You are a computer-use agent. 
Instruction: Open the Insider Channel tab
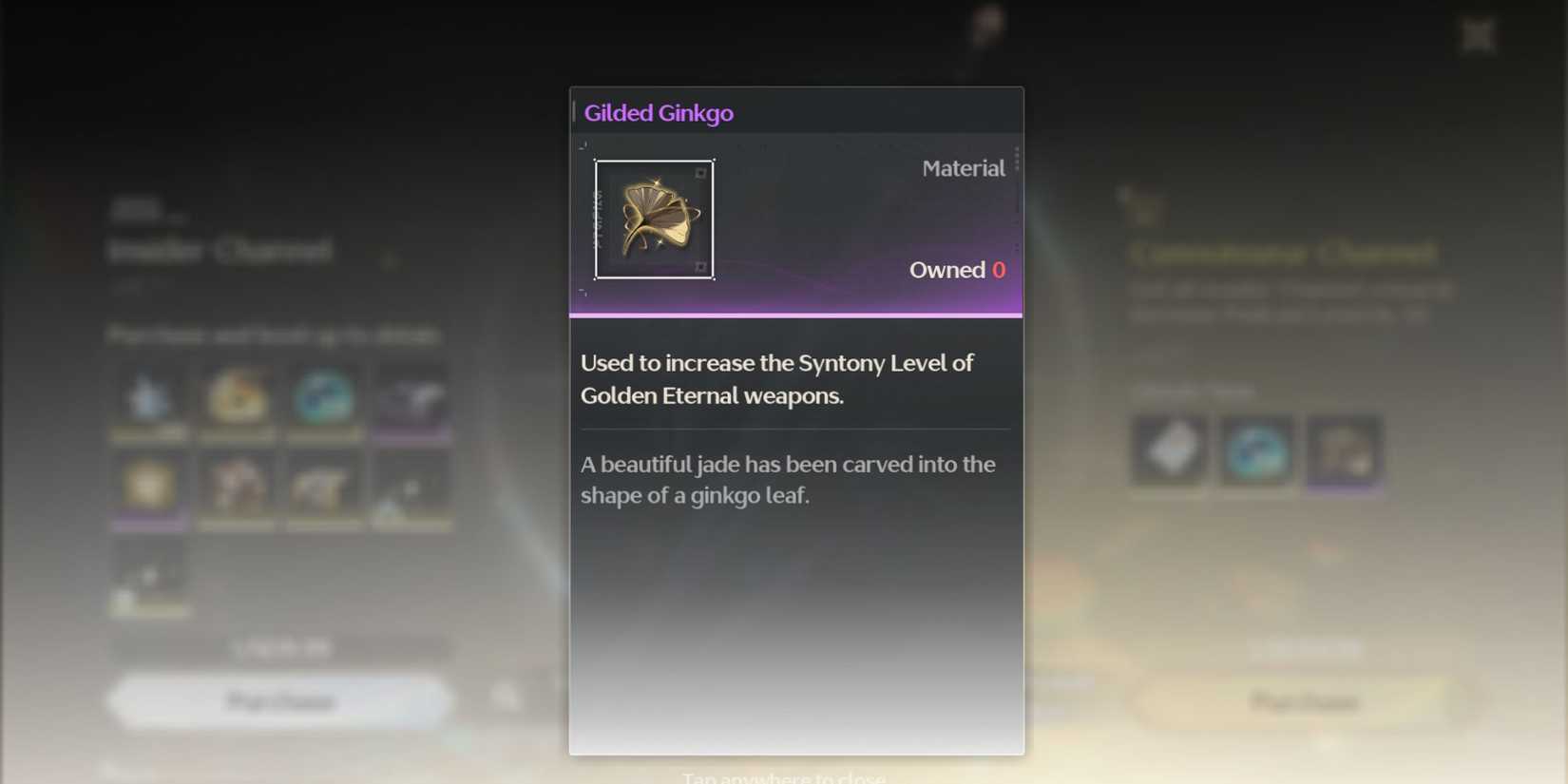(220, 250)
